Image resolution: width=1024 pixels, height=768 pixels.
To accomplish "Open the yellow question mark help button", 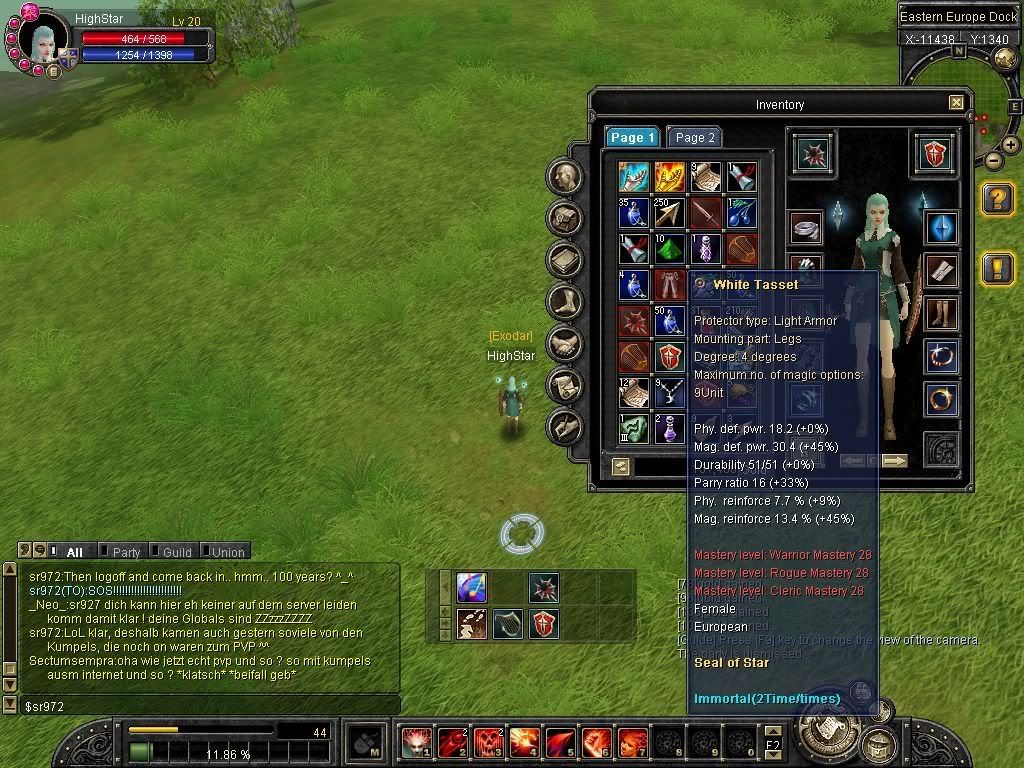I will (x=998, y=199).
